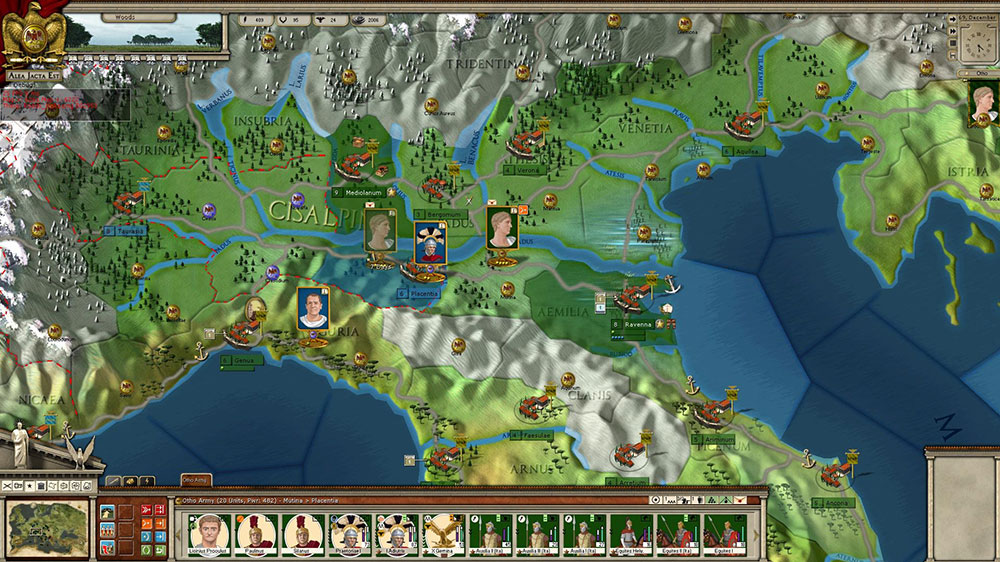Image resolution: width=1000 pixels, height=562 pixels.
Task: Select the Genua city label
Action: [242, 357]
